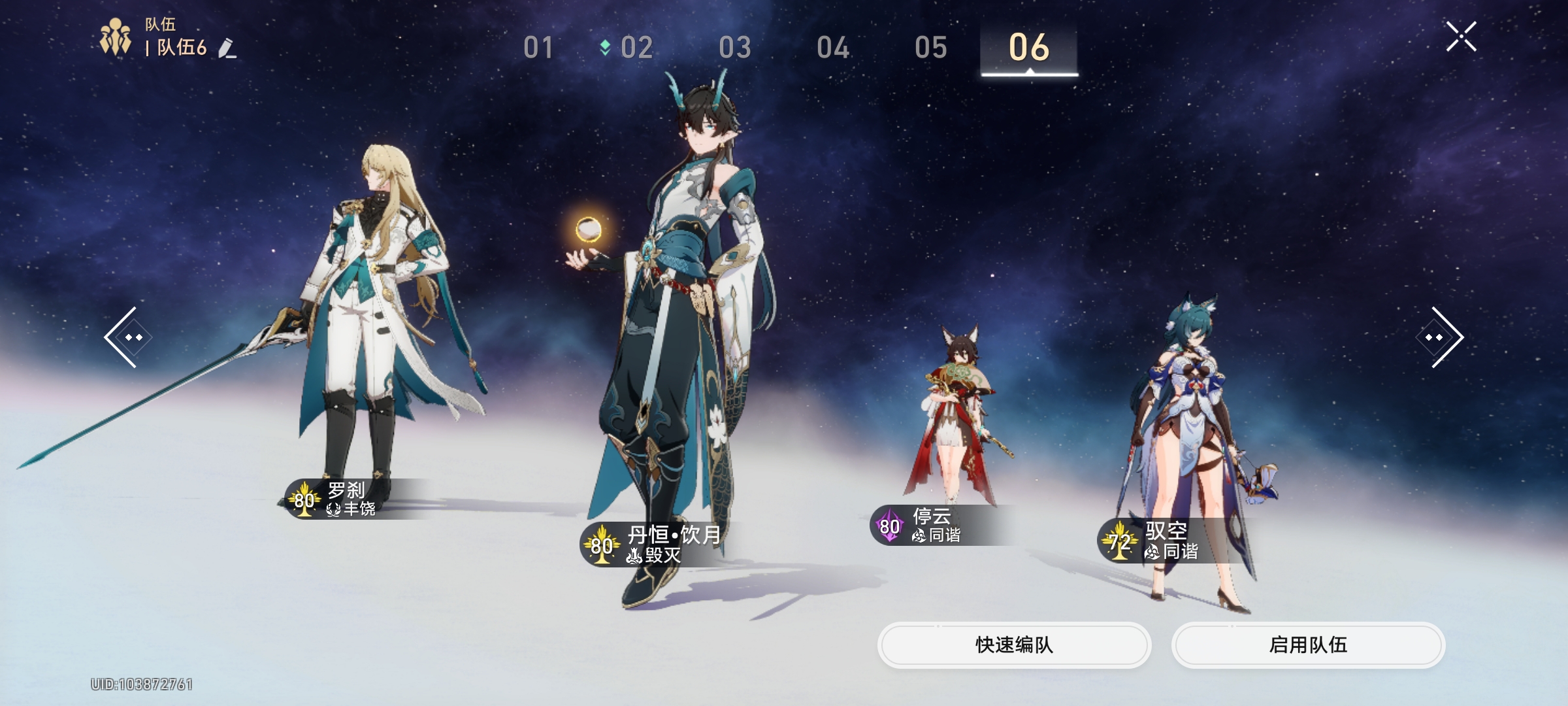Close the team setup screen

tap(1461, 37)
